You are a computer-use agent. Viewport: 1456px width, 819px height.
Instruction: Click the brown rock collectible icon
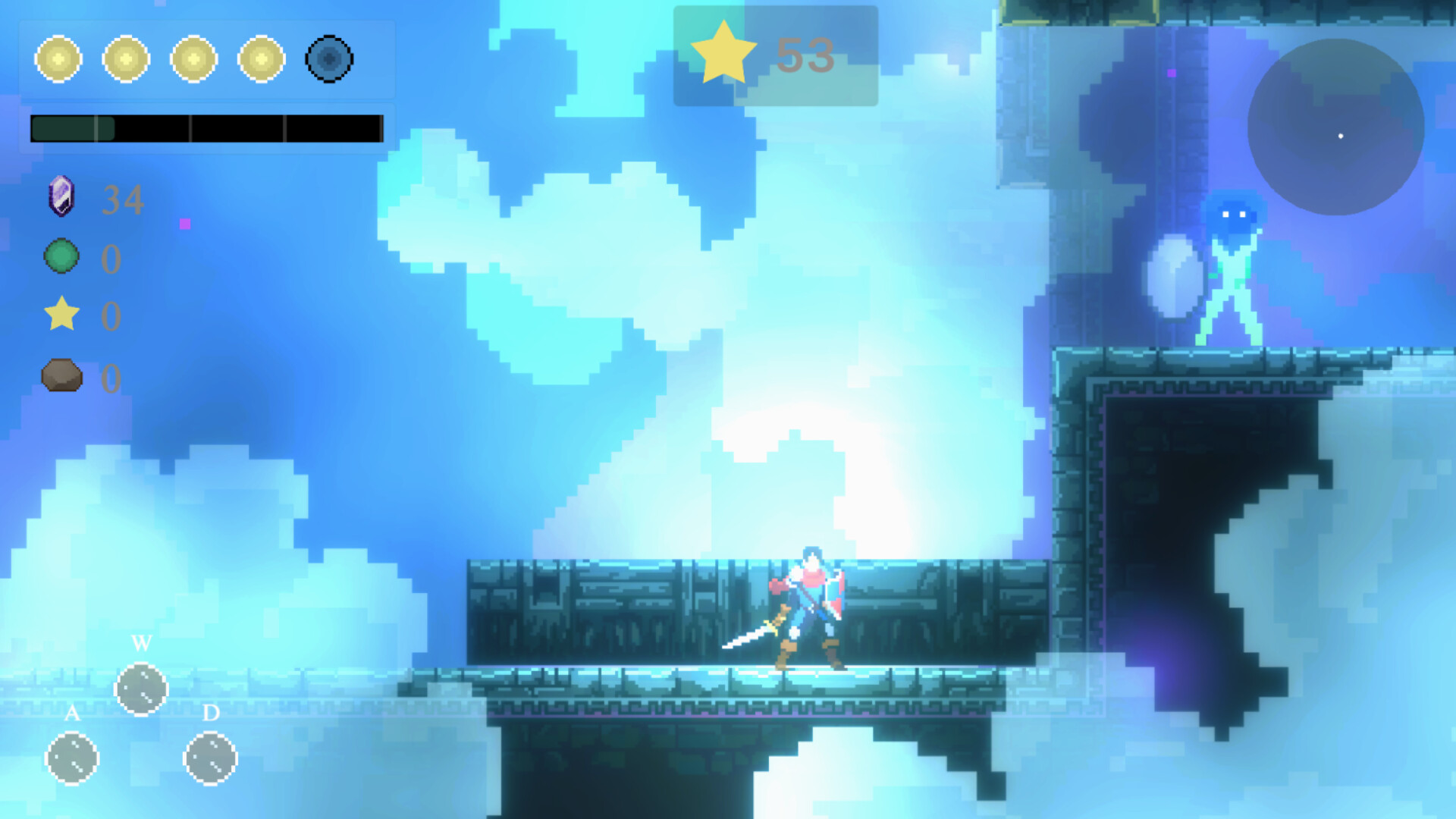pos(62,377)
